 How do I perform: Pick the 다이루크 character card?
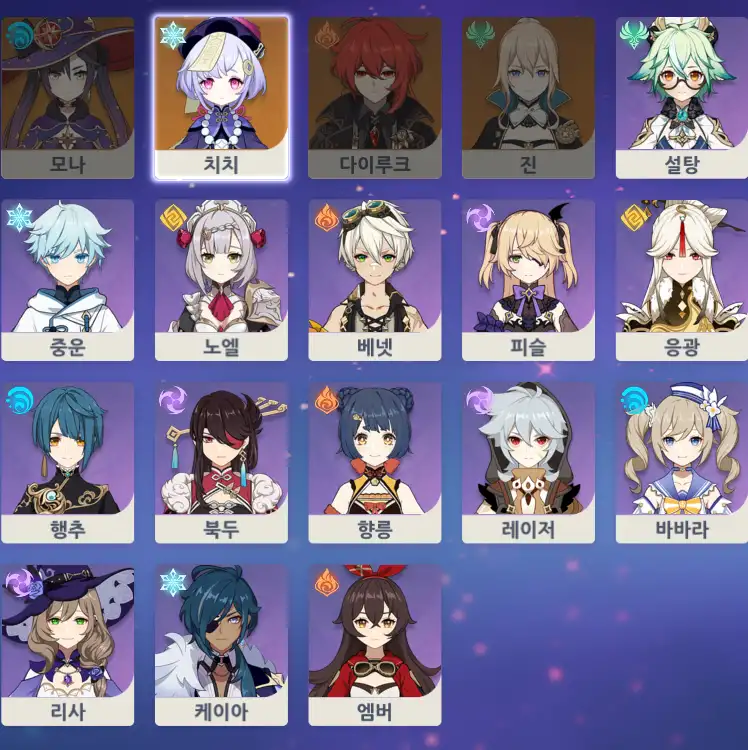[x=375, y=97]
